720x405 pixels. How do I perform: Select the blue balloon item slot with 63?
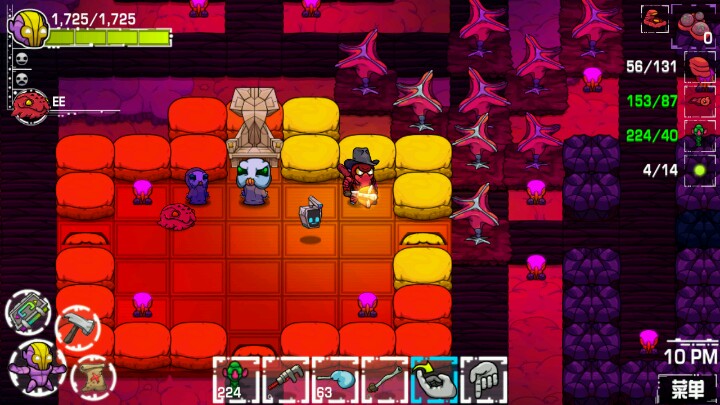pos(335,380)
